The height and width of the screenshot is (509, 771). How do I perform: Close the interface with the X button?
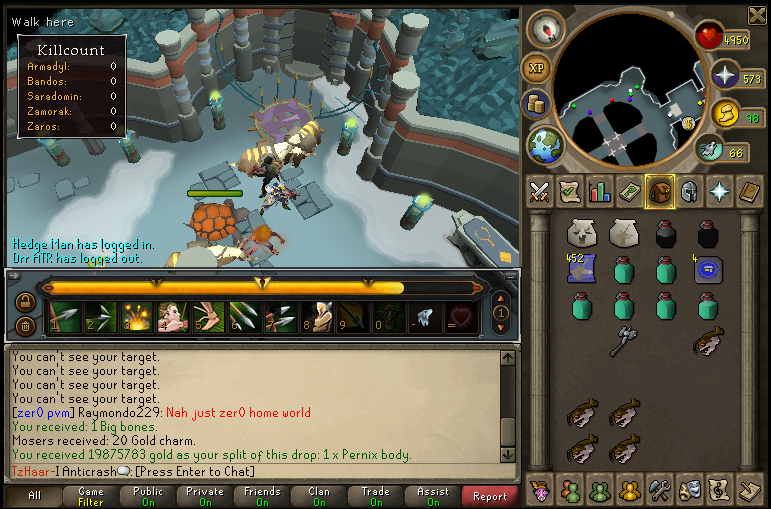click(x=757, y=13)
